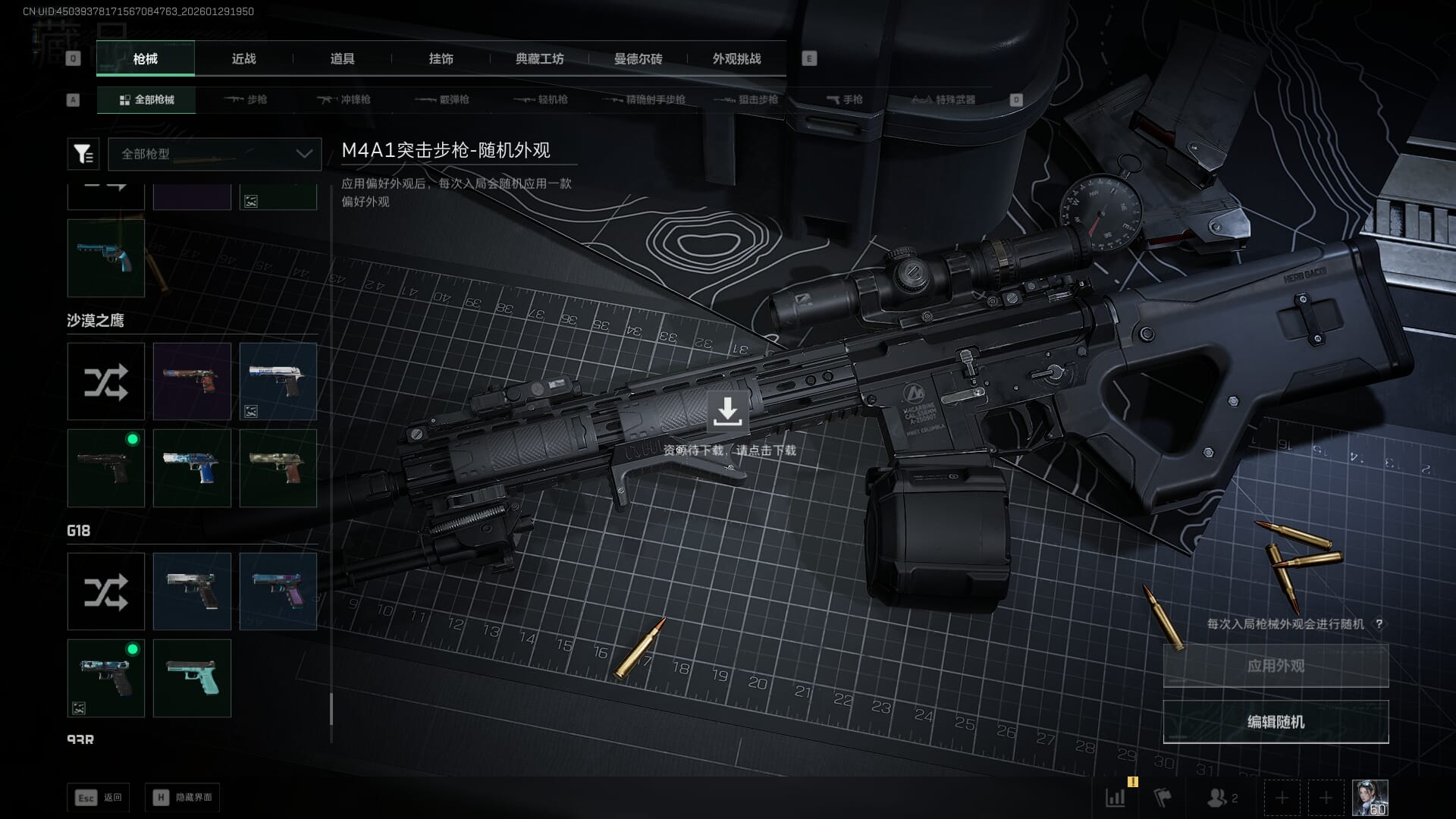Choose the G18 random skin shuffle tile
1456x819 pixels.
pos(106,591)
